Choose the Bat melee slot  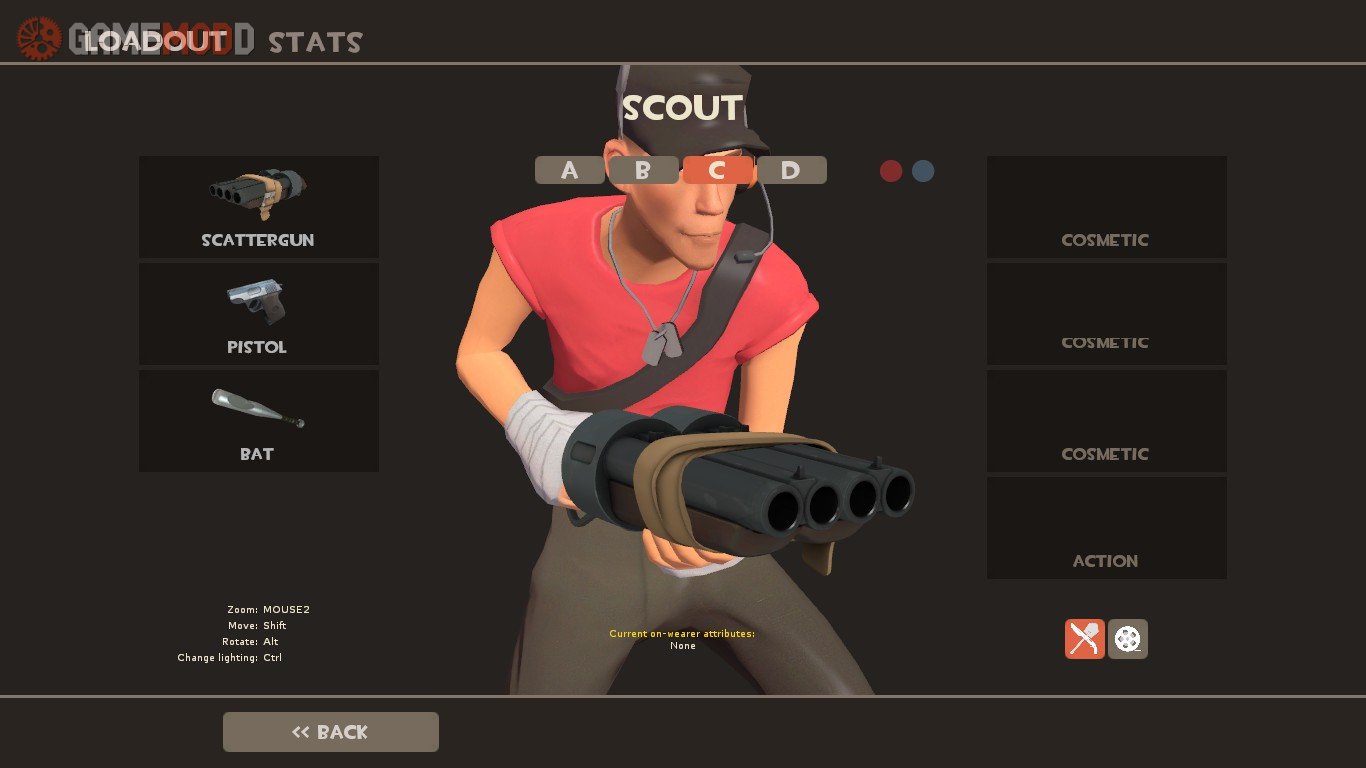coord(258,421)
